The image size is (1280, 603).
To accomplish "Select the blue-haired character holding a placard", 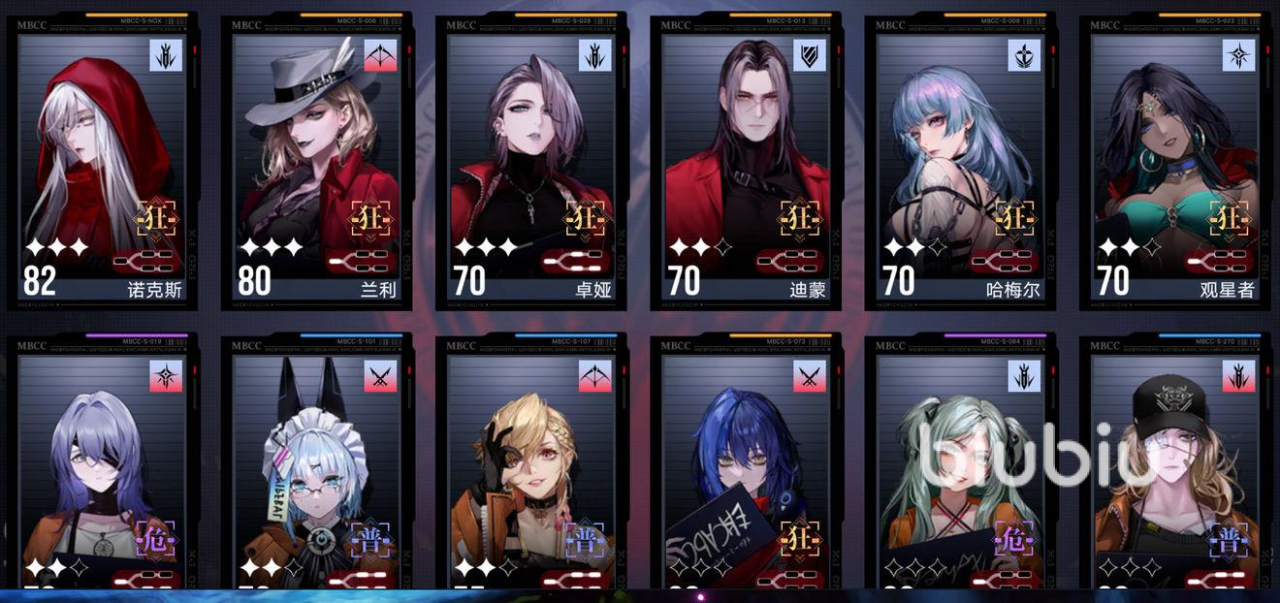I will tap(747, 470).
